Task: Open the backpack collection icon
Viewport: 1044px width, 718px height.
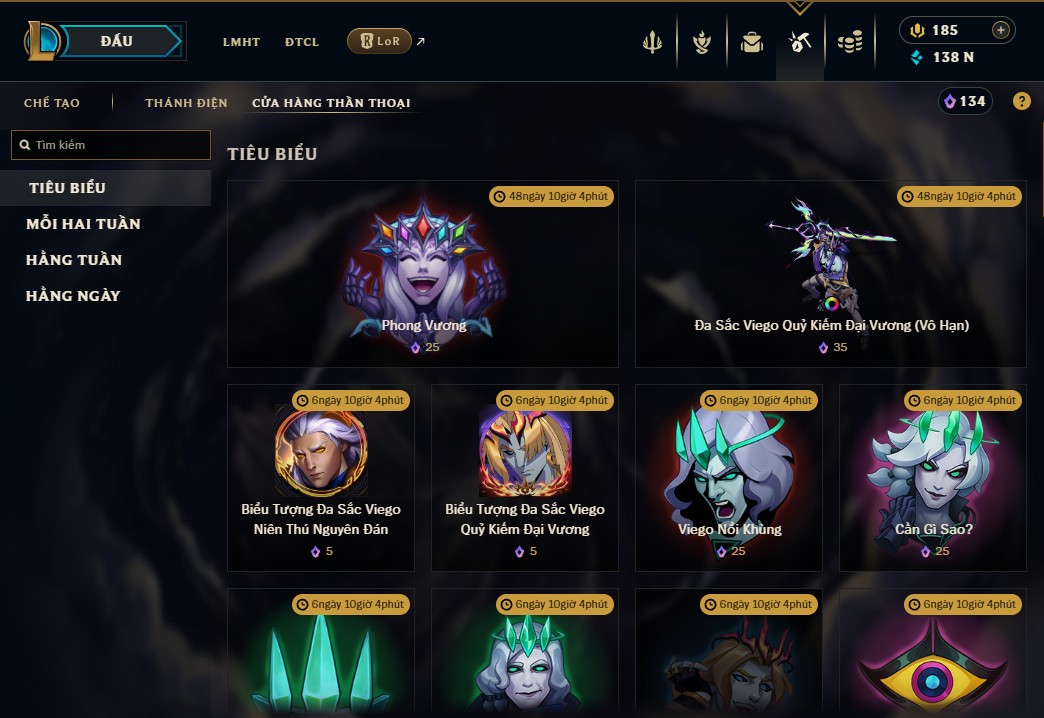Action: [751, 42]
